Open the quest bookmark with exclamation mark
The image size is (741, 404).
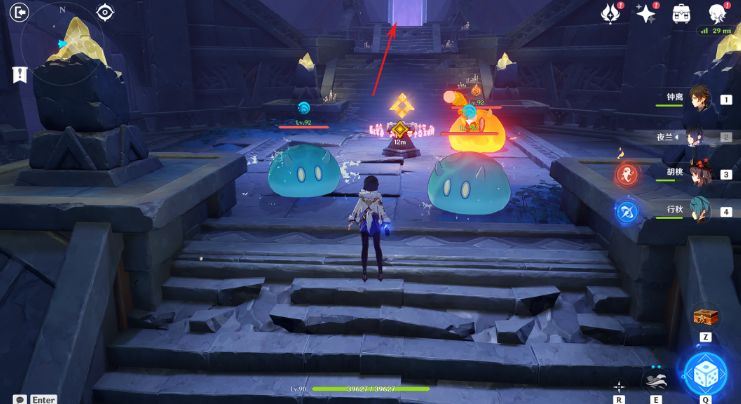coord(19,75)
